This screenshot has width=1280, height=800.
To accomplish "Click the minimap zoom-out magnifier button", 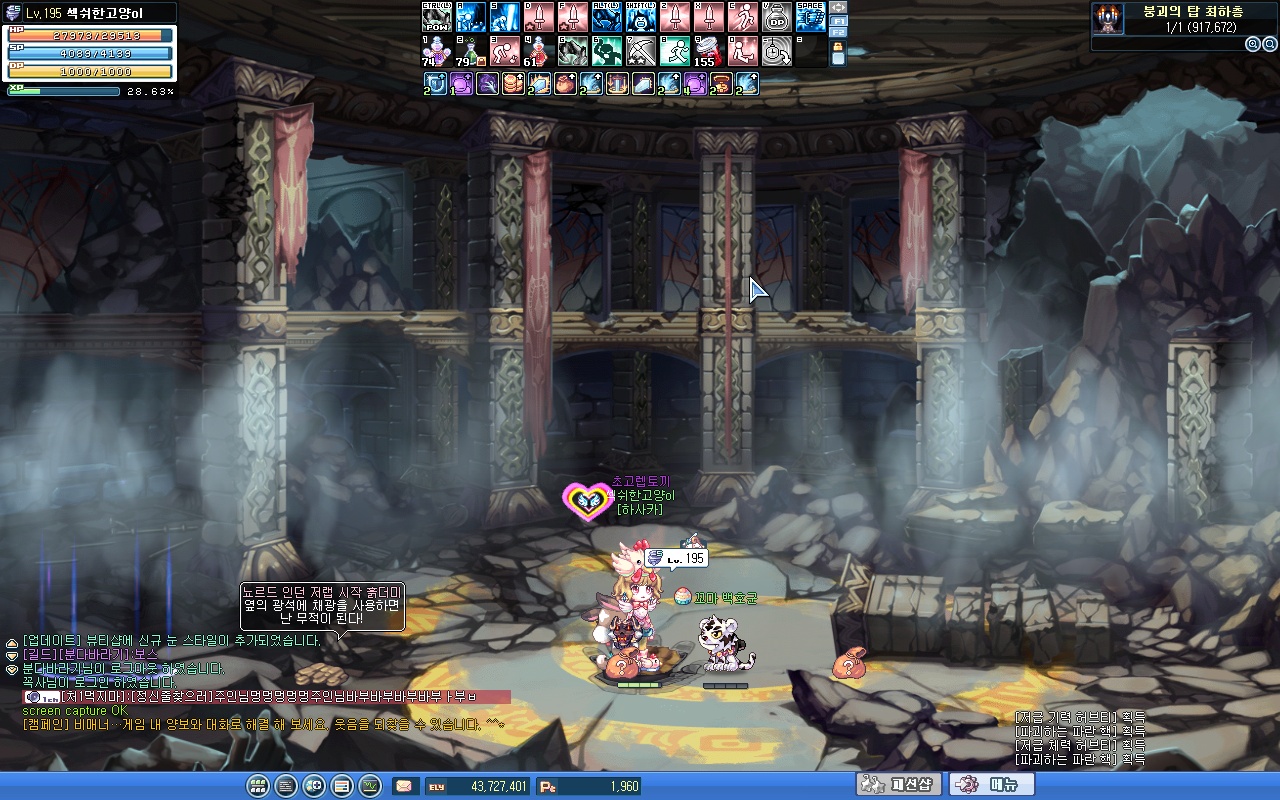I will [x=1270, y=44].
